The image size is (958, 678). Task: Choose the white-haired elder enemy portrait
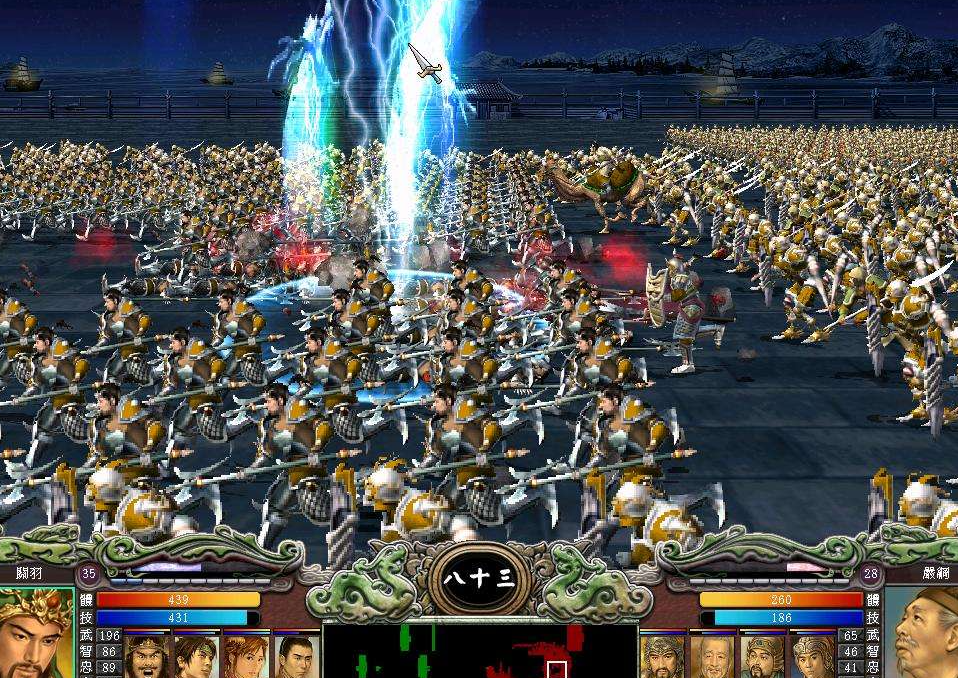click(x=712, y=657)
